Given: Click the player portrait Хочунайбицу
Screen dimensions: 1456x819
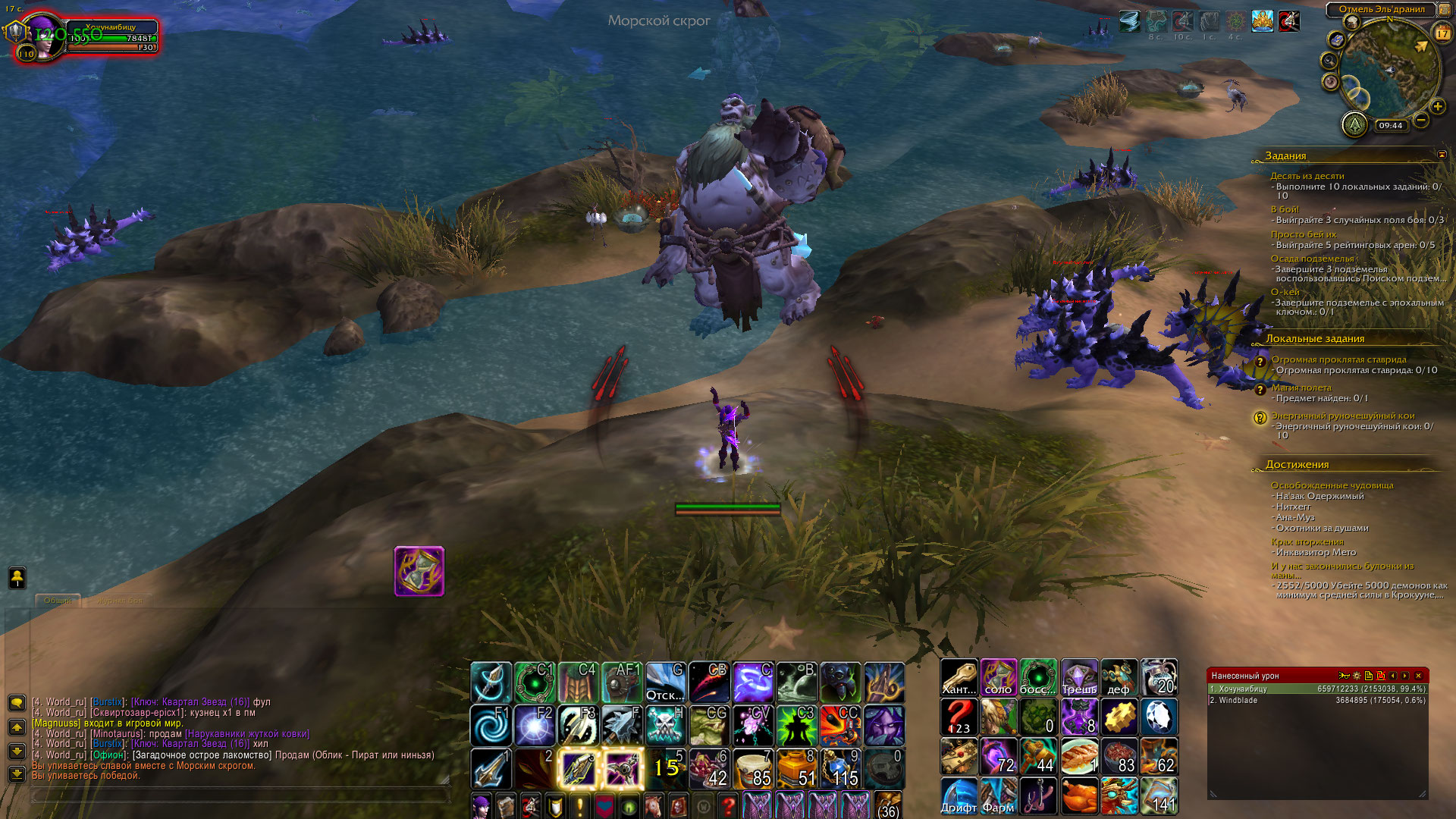Looking at the screenshot, I should (x=43, y=36).
